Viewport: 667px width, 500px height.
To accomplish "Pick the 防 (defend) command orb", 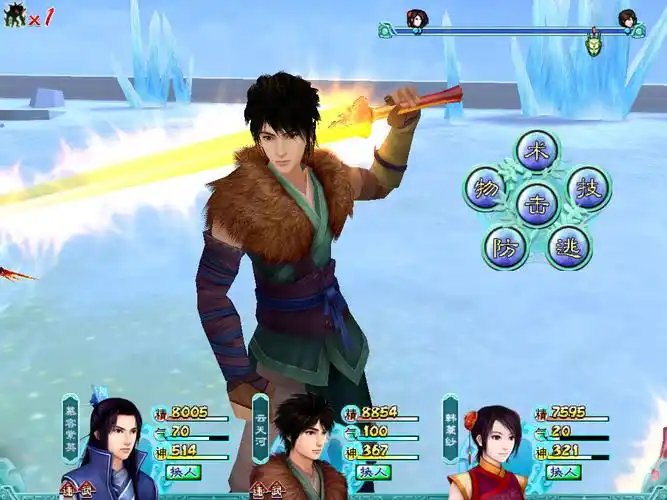I will pos(506,246).
